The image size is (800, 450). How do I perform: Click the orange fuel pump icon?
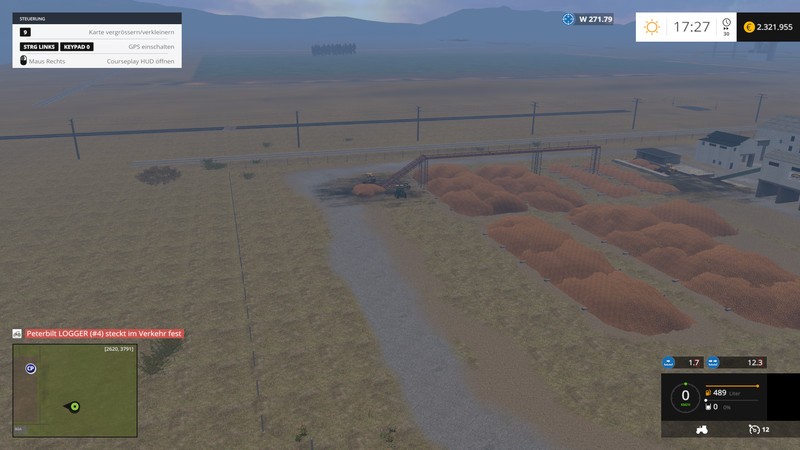[709, 394]
